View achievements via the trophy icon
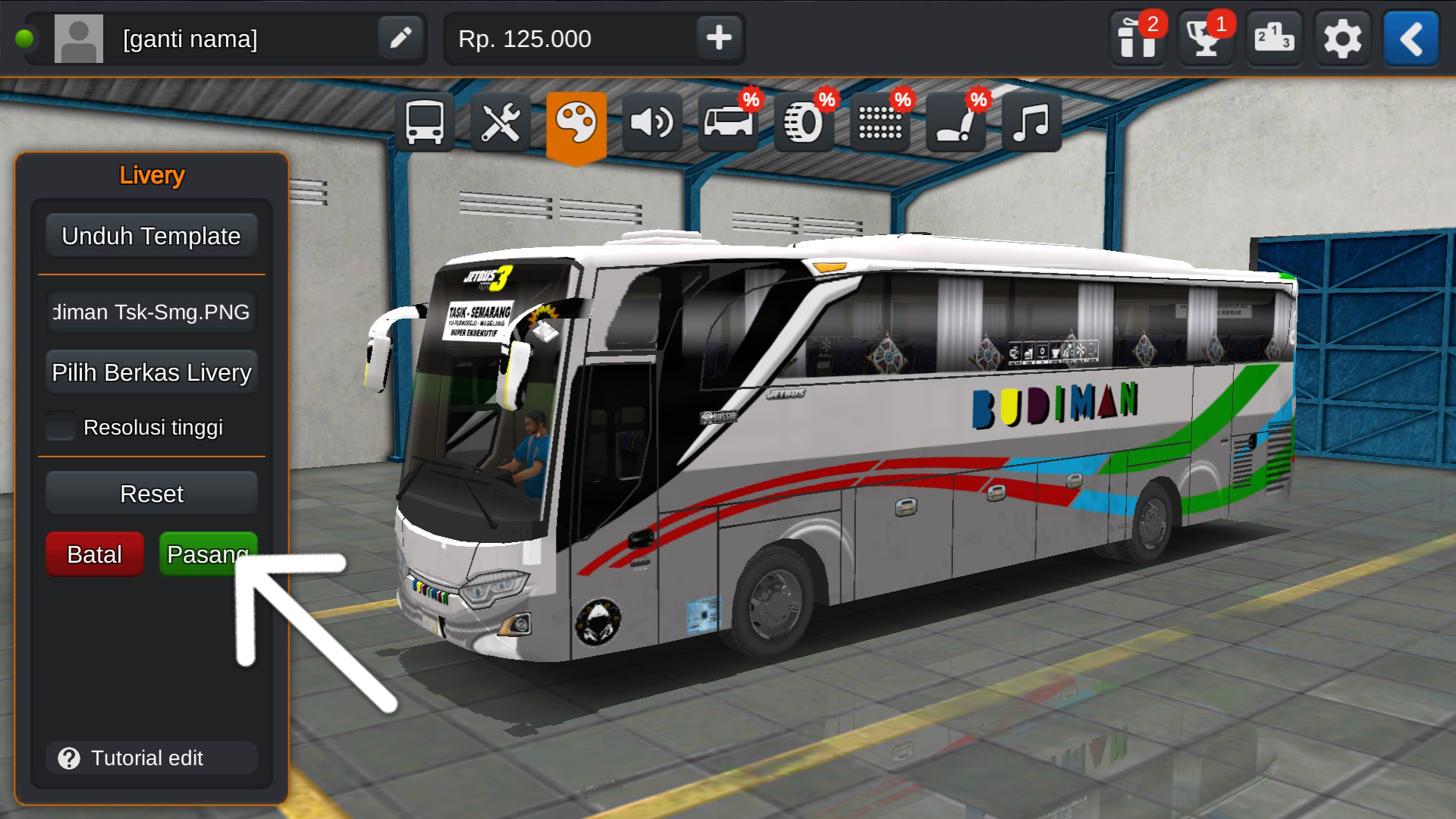1456x819 pixels. pos(1205,39)
